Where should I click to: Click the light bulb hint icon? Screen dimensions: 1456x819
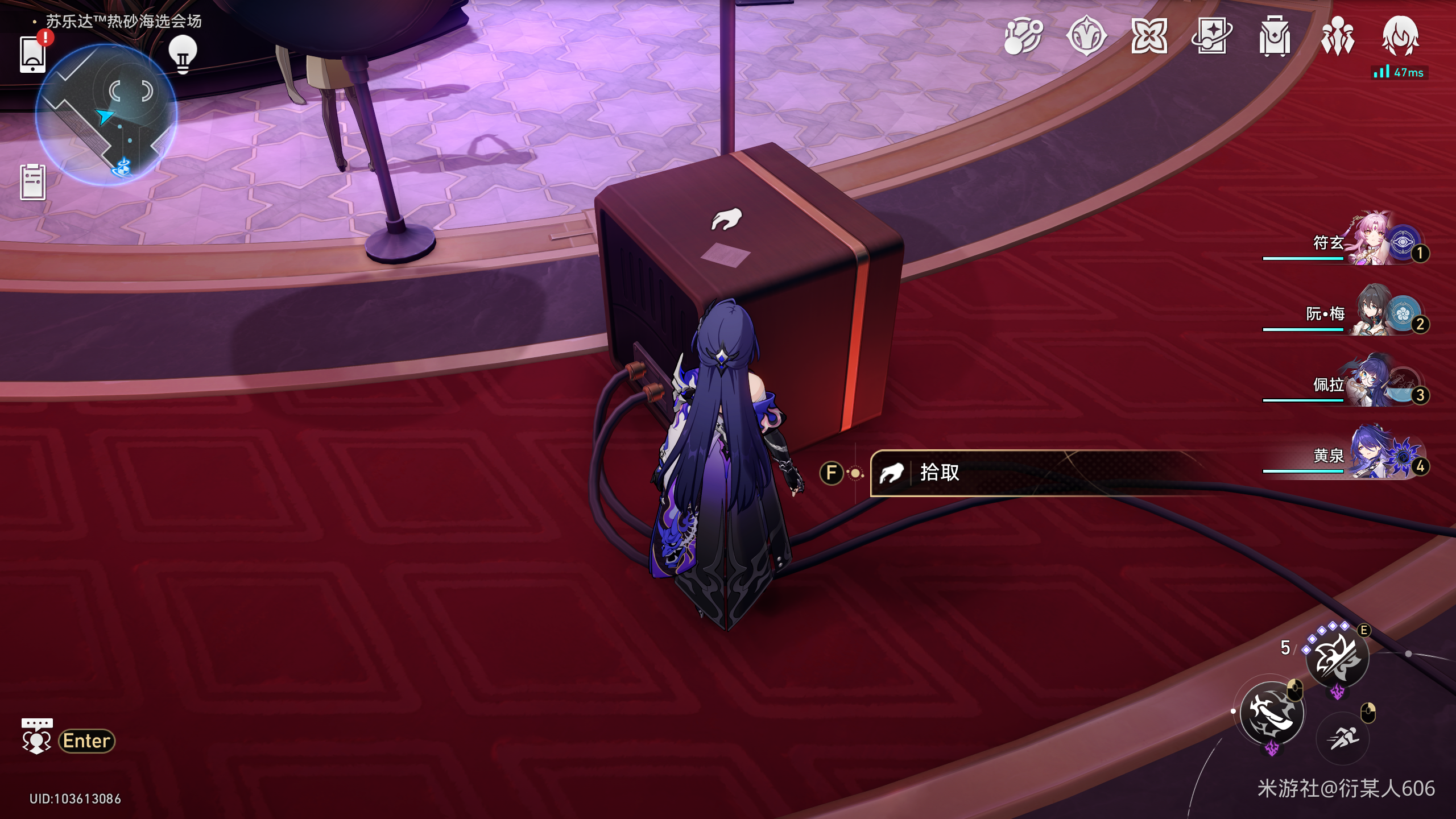(183, 54)
